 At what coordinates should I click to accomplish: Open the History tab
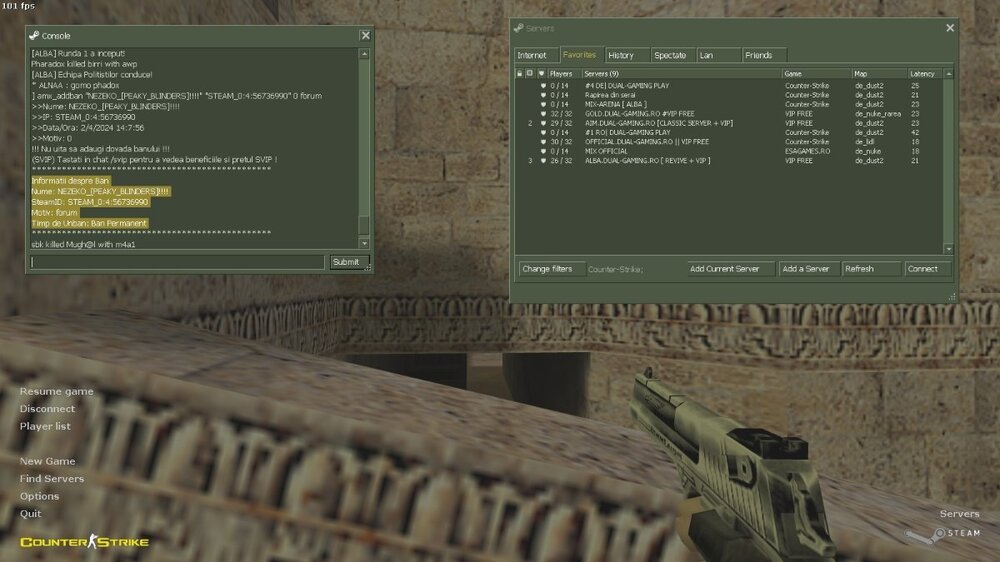click(621, 55)
